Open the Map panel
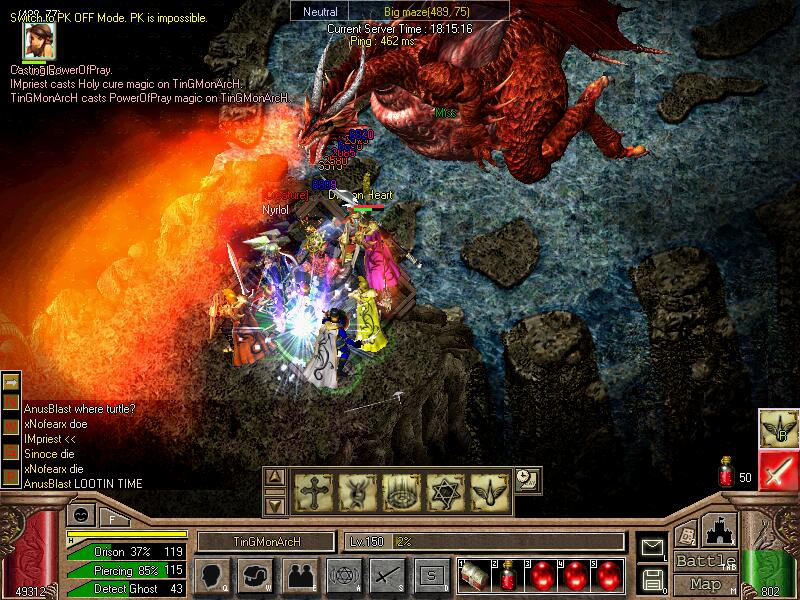 (706, 583)
